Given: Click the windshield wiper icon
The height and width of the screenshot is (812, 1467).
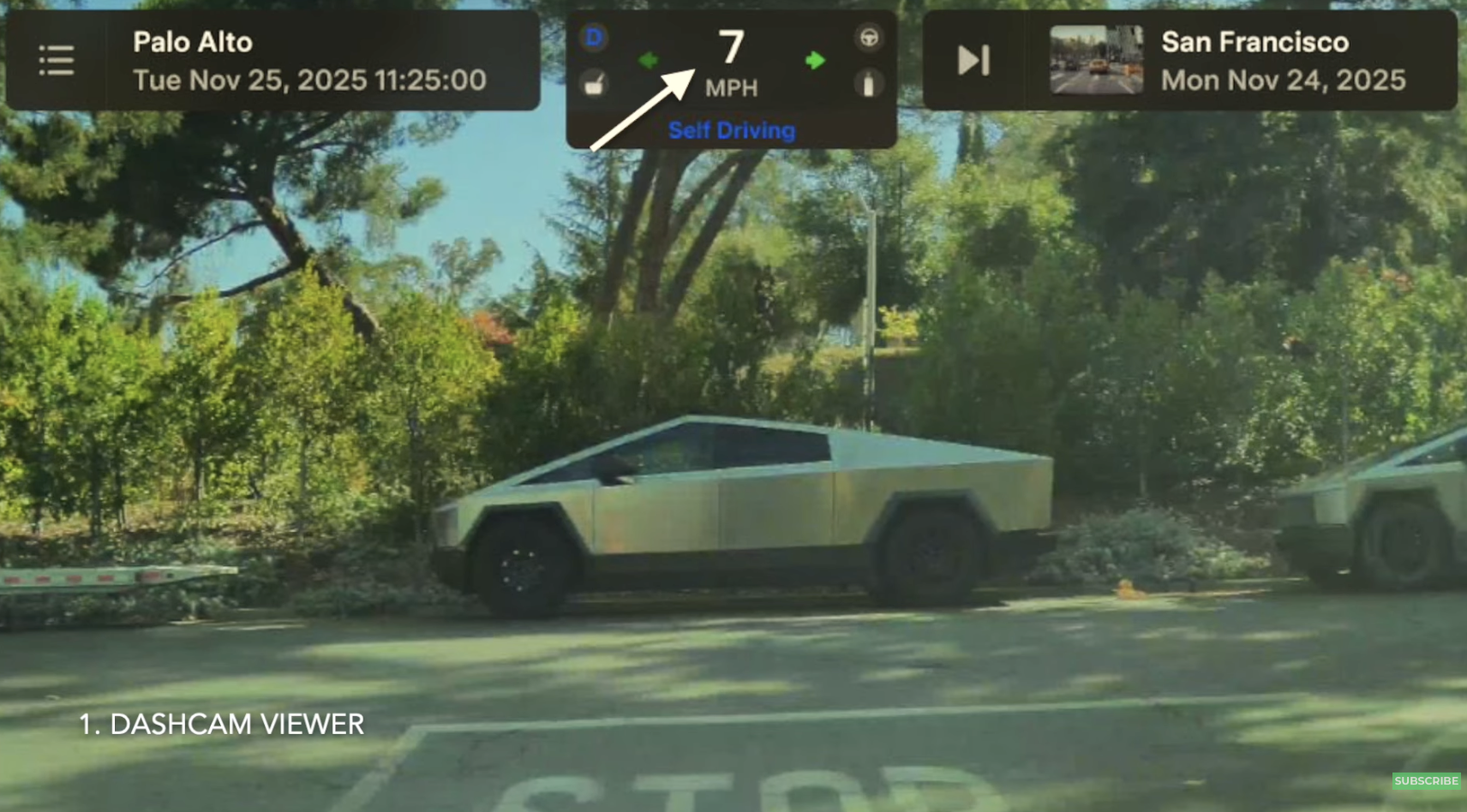Looking at the screenshot, I should tap(595, 84).
